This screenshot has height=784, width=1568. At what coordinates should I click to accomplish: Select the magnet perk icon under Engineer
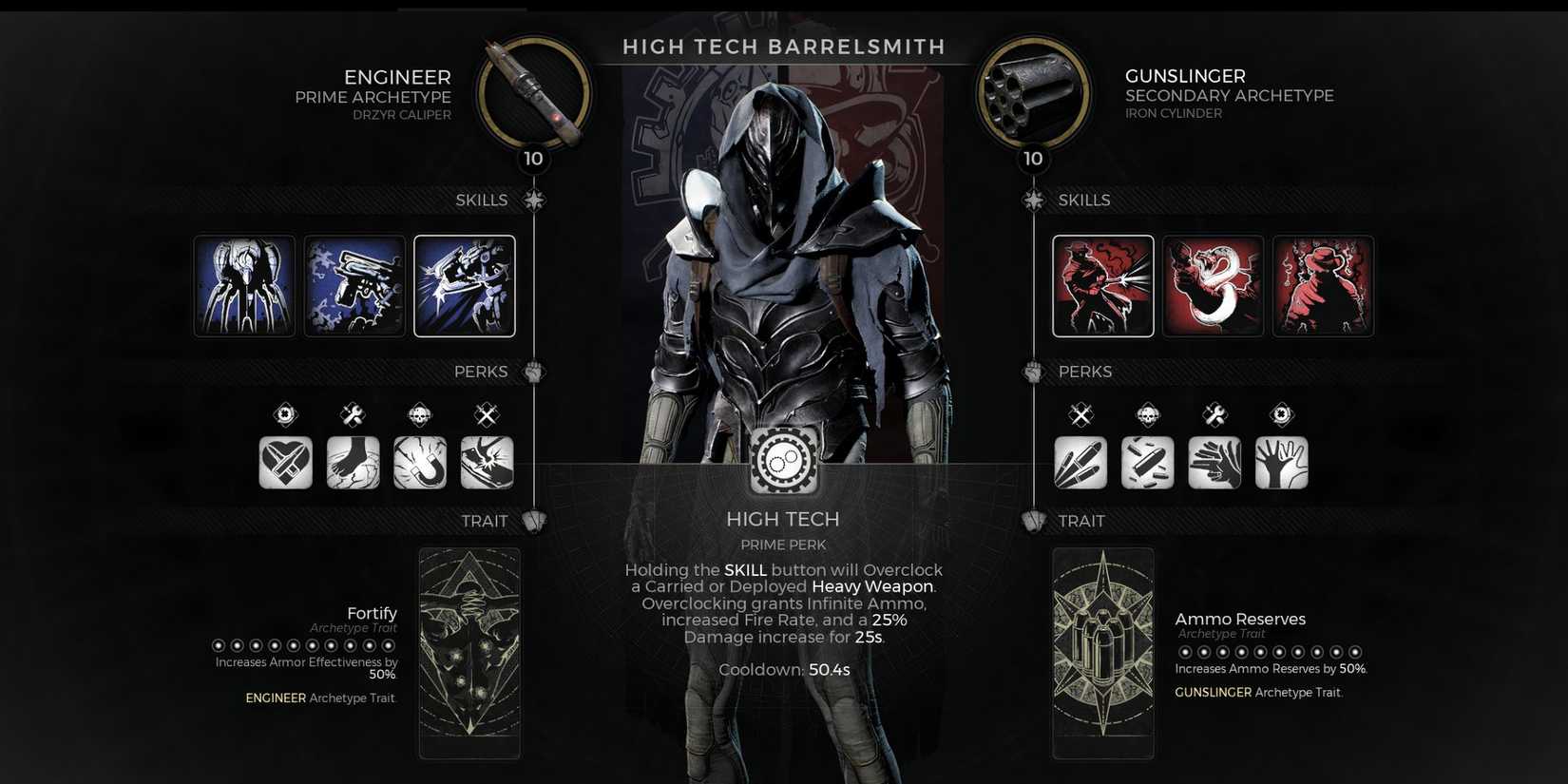420,463
